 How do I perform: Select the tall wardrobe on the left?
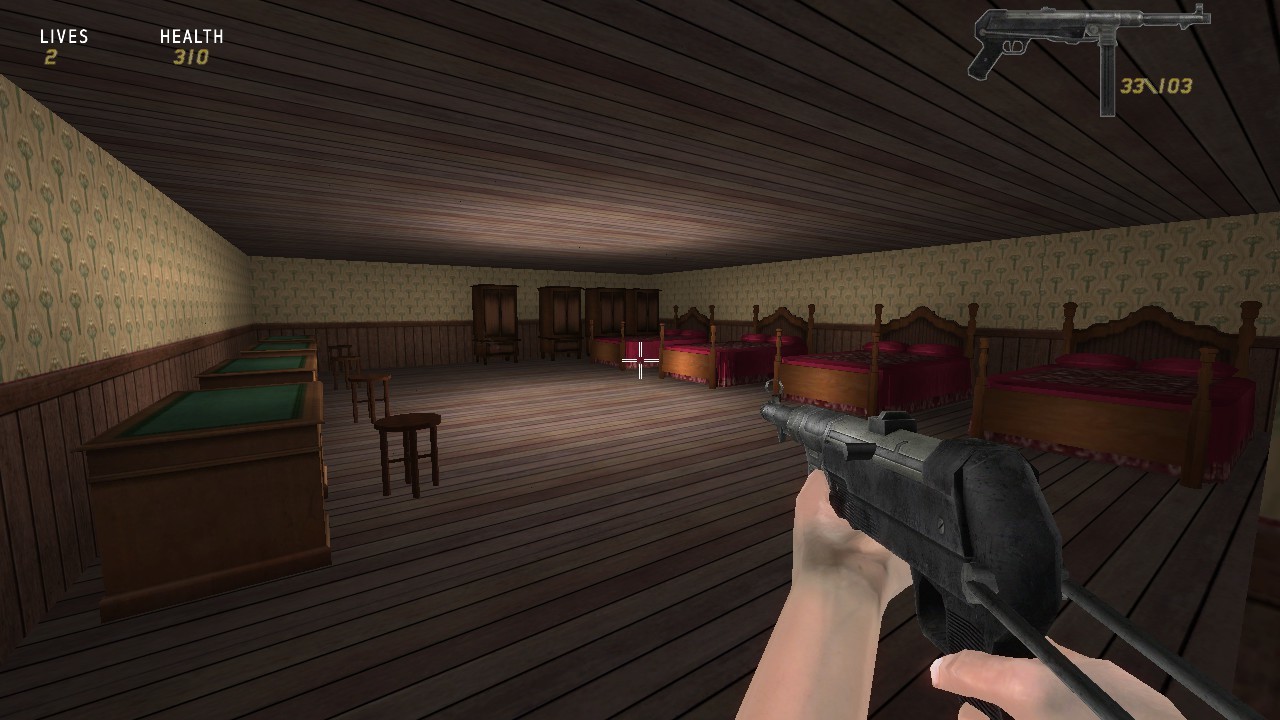pos(493,315)
